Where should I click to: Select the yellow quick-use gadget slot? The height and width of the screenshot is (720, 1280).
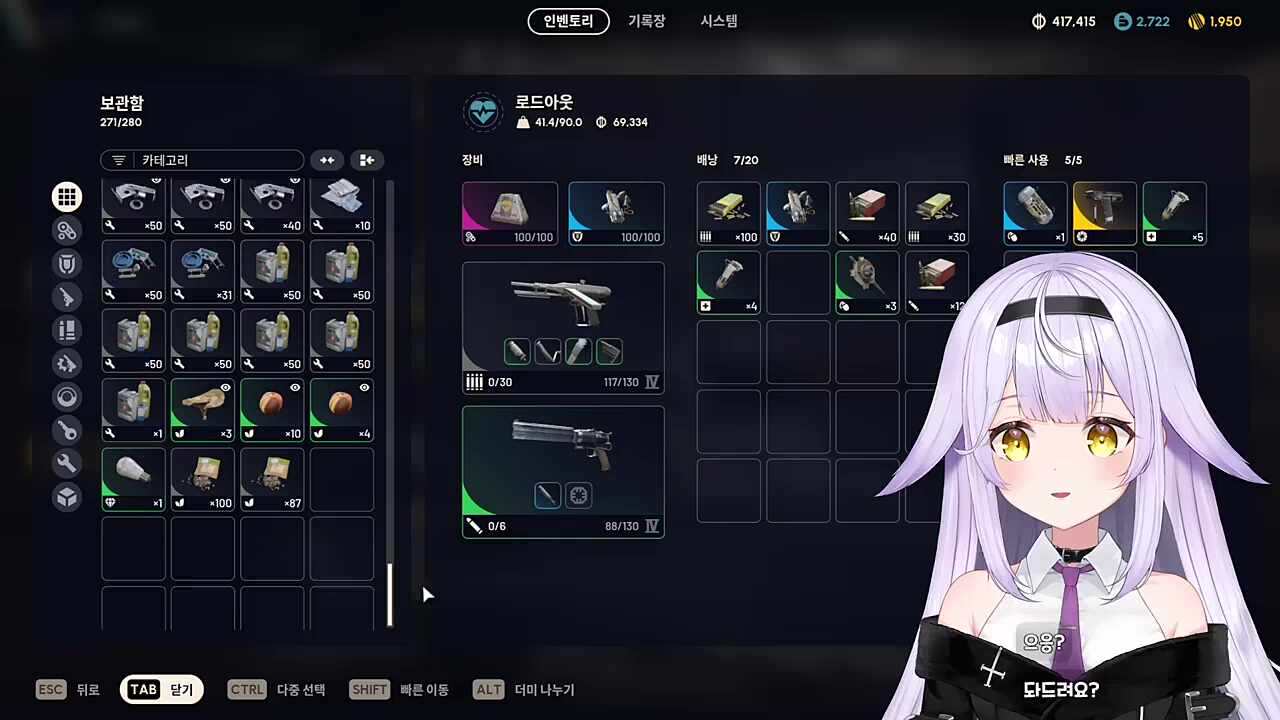click(x=1105, y=213)
